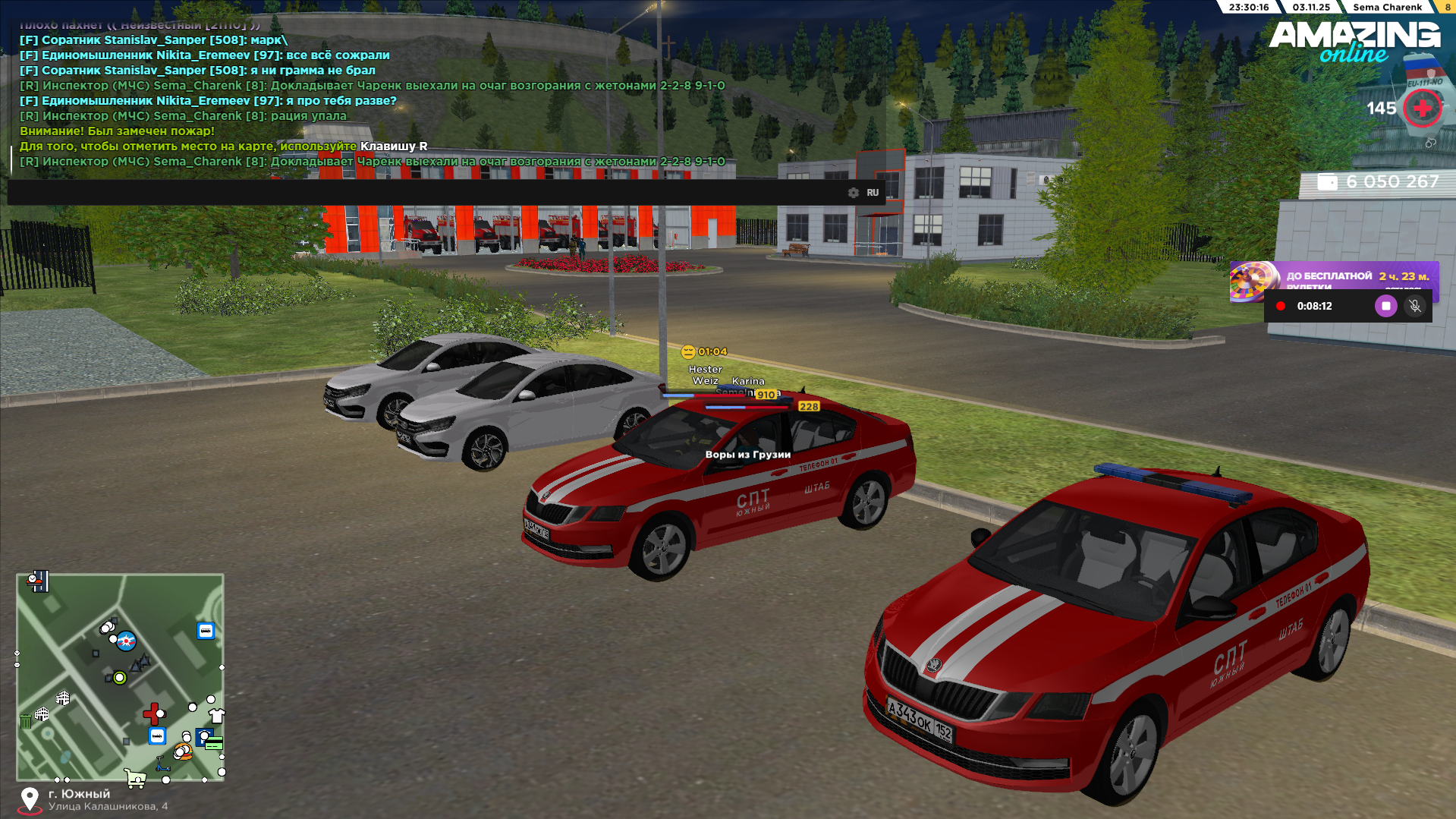
Task: Select the green trash bin map marker
Action: tap(25, 720)
